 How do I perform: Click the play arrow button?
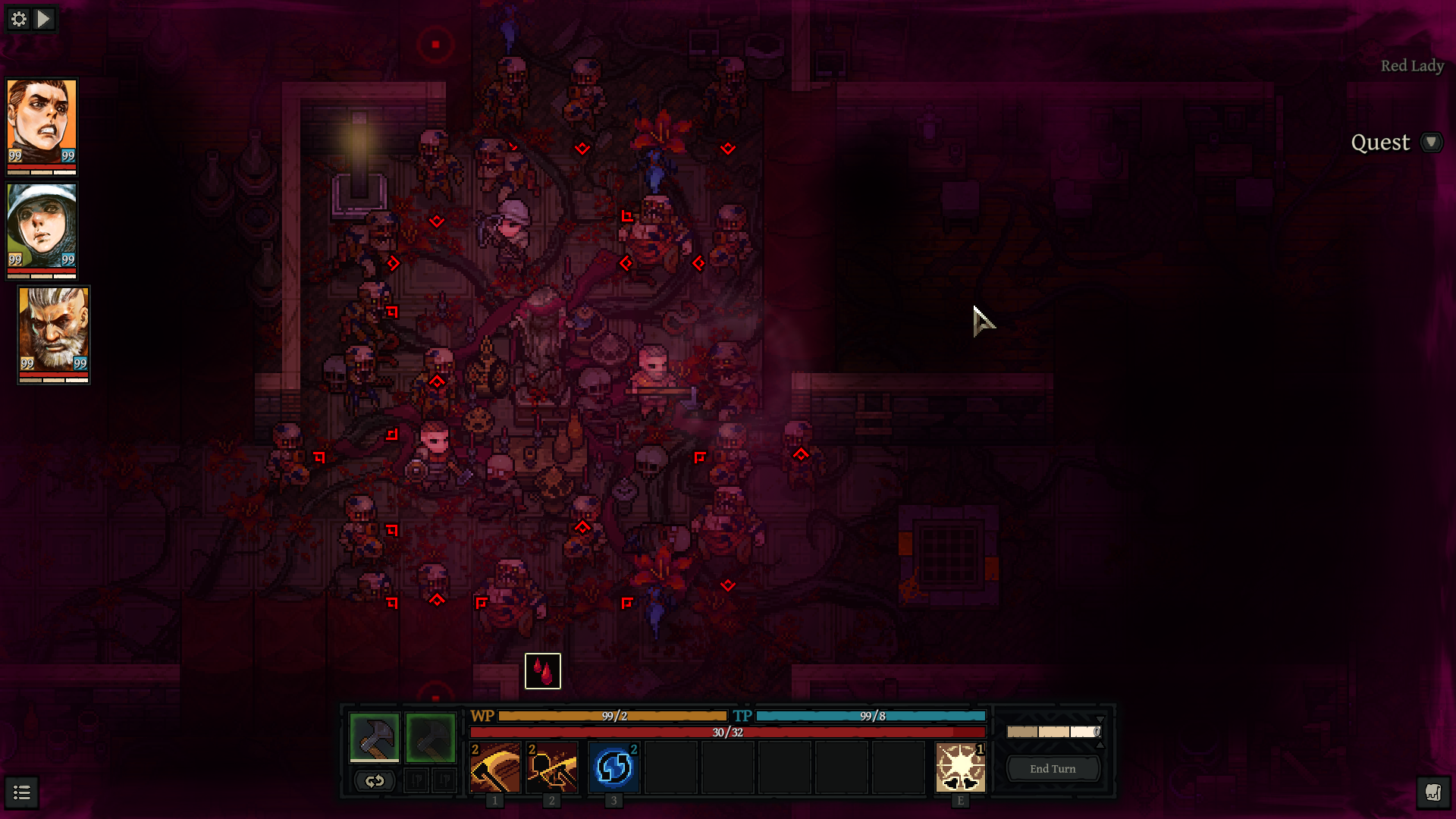click(x=45, y=19)
